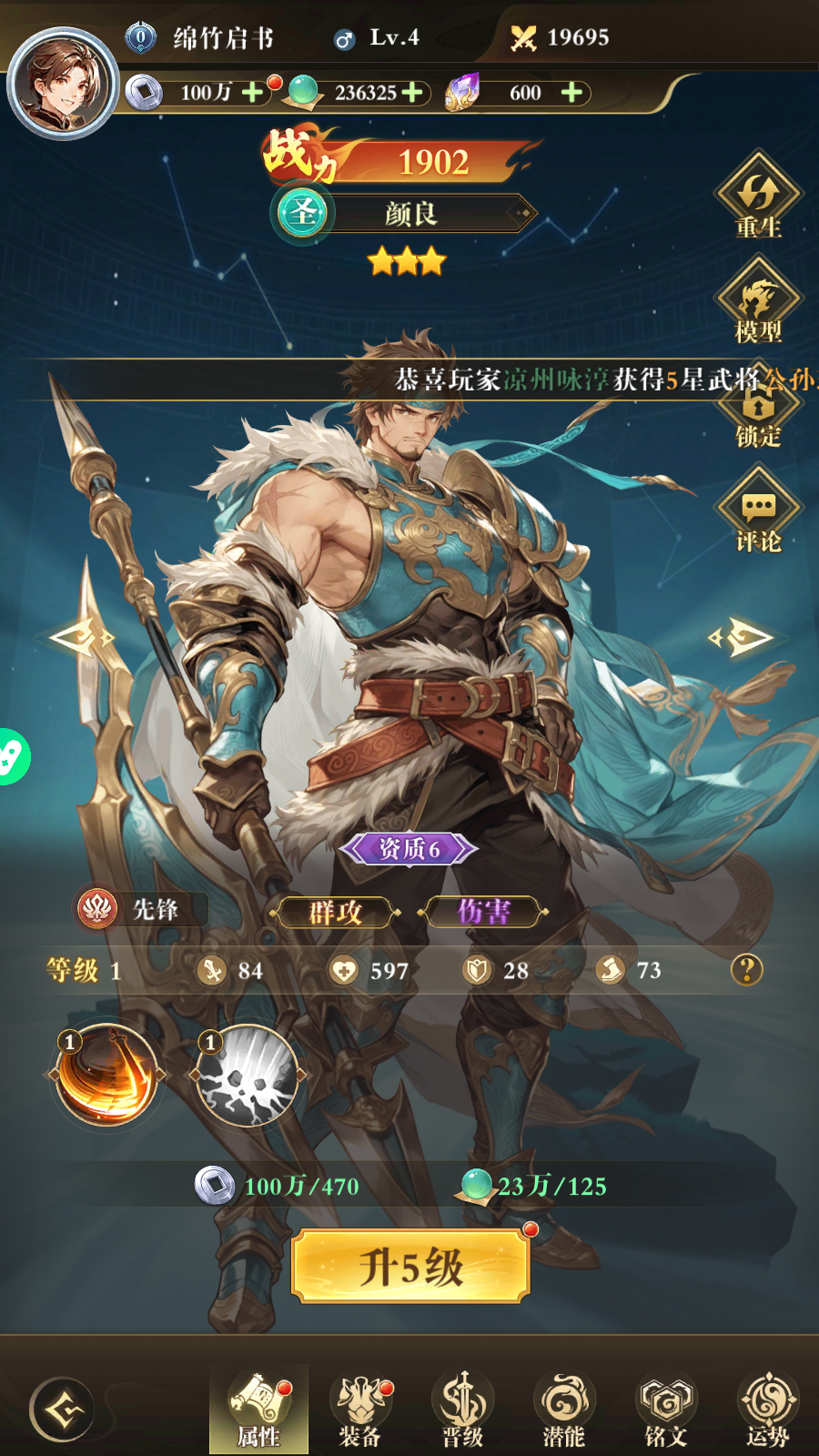
Task: Open the 潜能 potential tab
Action: 564,1409
